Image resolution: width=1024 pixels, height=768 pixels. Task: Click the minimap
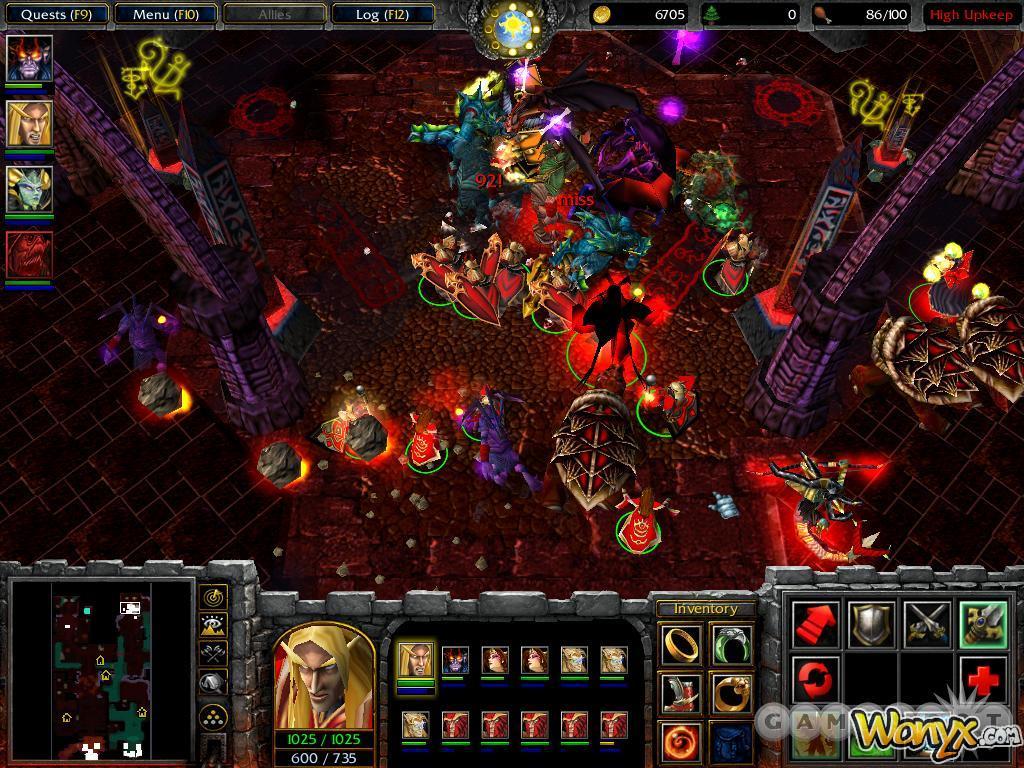tap(100, 668)
